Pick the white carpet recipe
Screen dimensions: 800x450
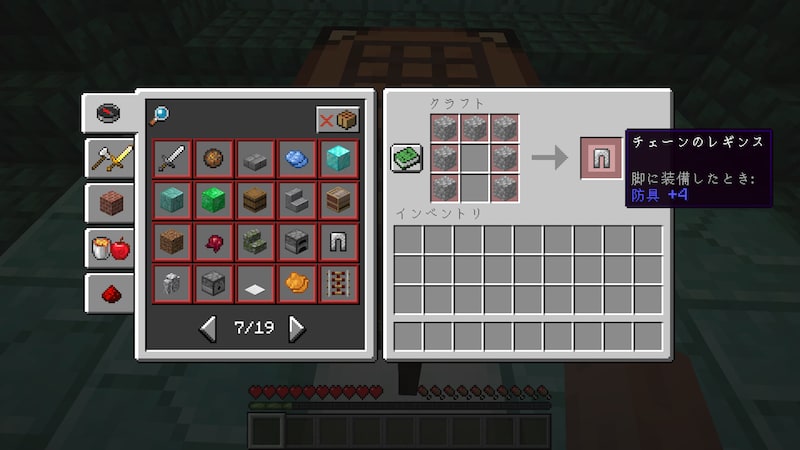[255, 283]
